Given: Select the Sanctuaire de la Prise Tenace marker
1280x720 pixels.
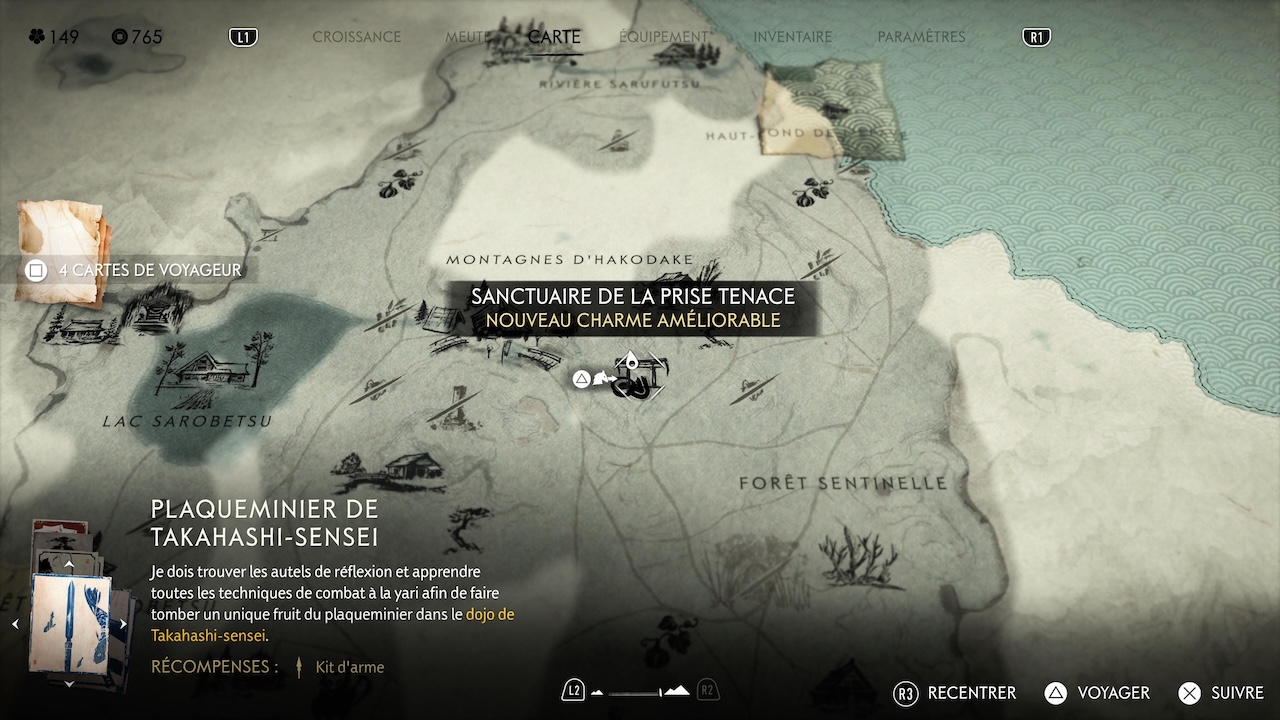Looking at the screenshot, I should 634,379.
